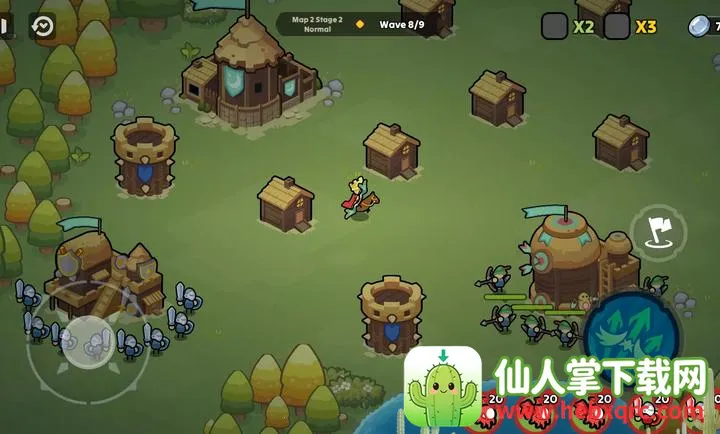Tap the white flag rally button
This screenshot has width=720, height=434.
click(x=659, y=232)
